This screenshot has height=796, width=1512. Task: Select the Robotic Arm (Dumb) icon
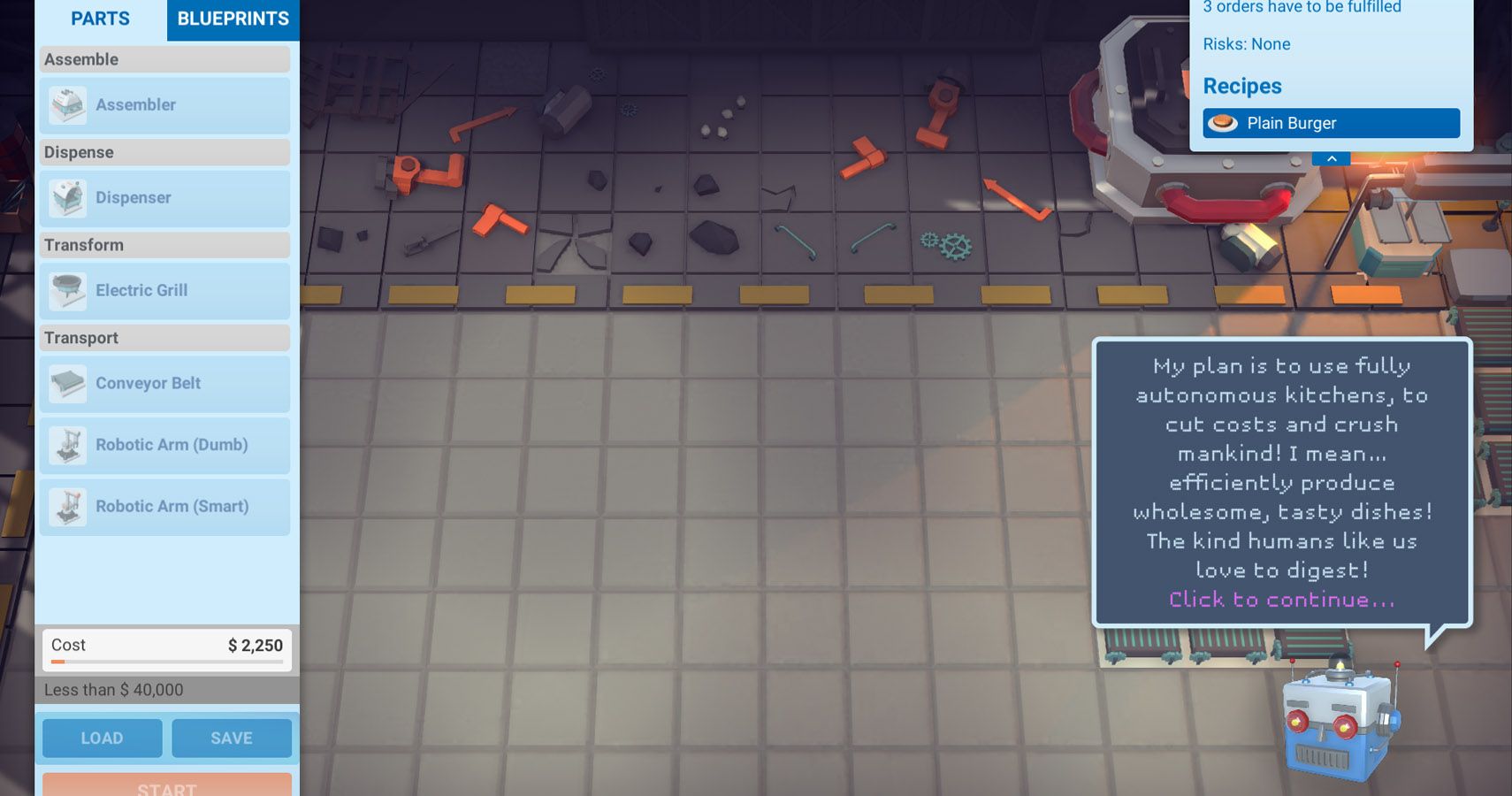pyautogui.click(x=69, y=445)
